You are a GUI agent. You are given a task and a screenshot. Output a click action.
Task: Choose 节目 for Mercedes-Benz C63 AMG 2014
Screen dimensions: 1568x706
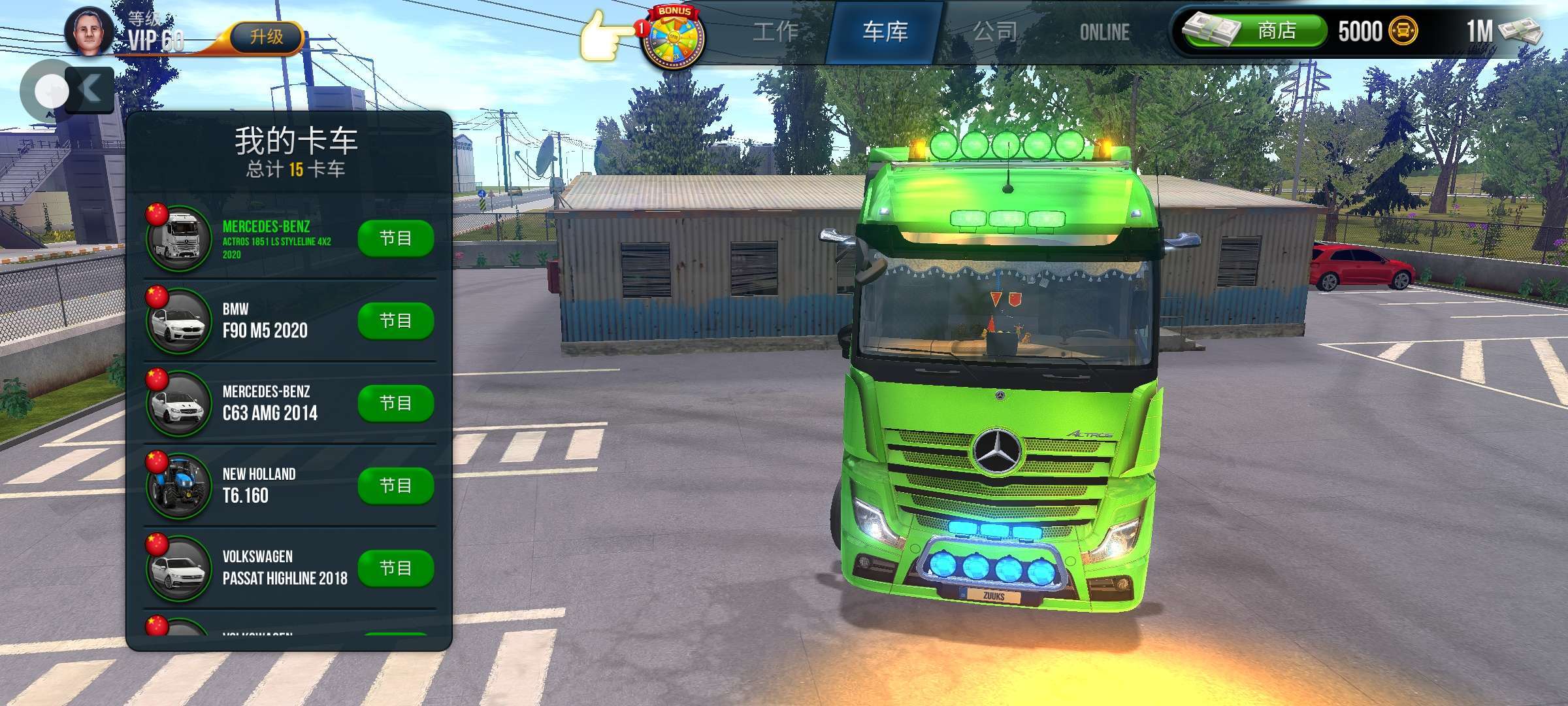(x=395, y=403)
